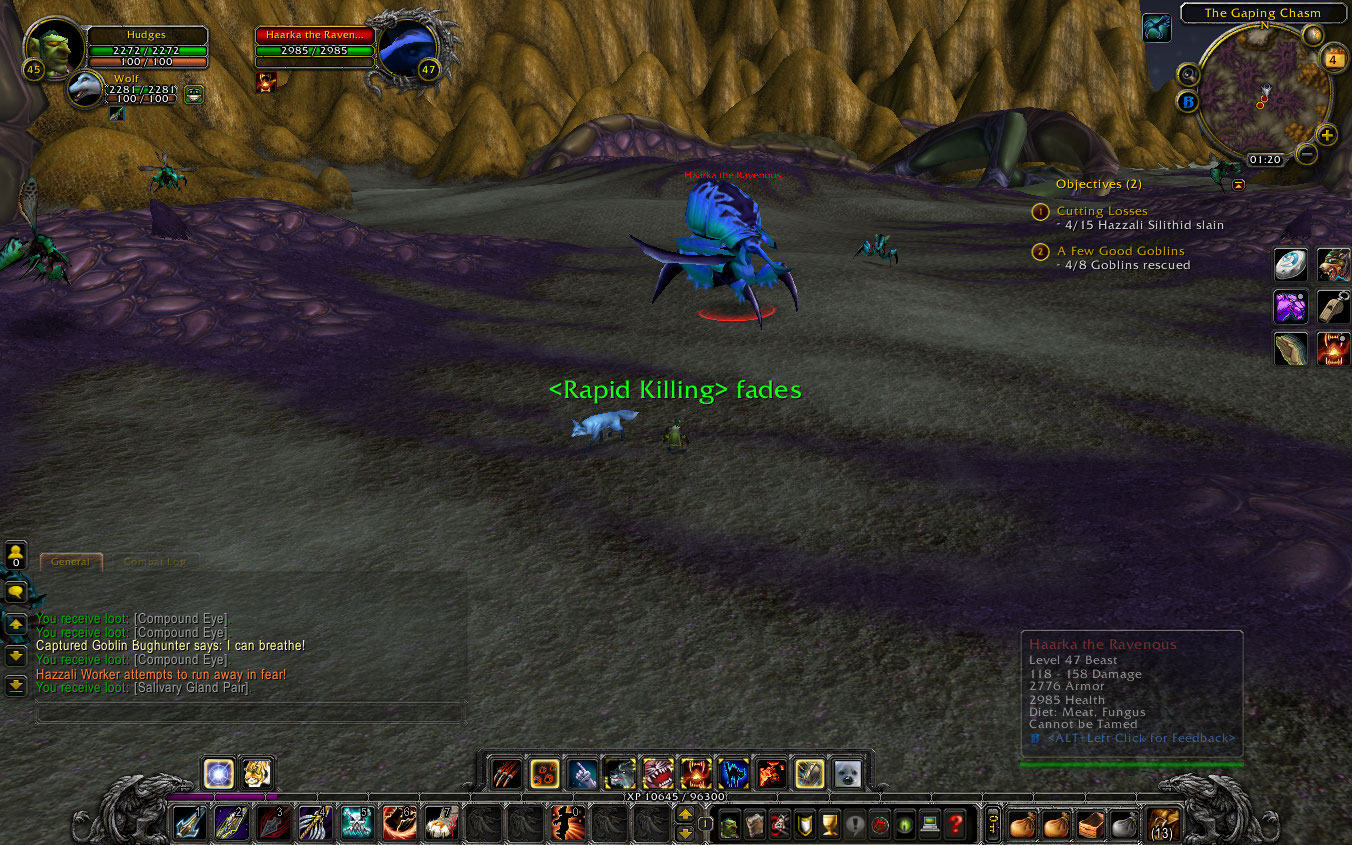The width and height of the screenshot is (1352, 845).
Task: Page up the main action bar
Action: [x=685, y=815]
